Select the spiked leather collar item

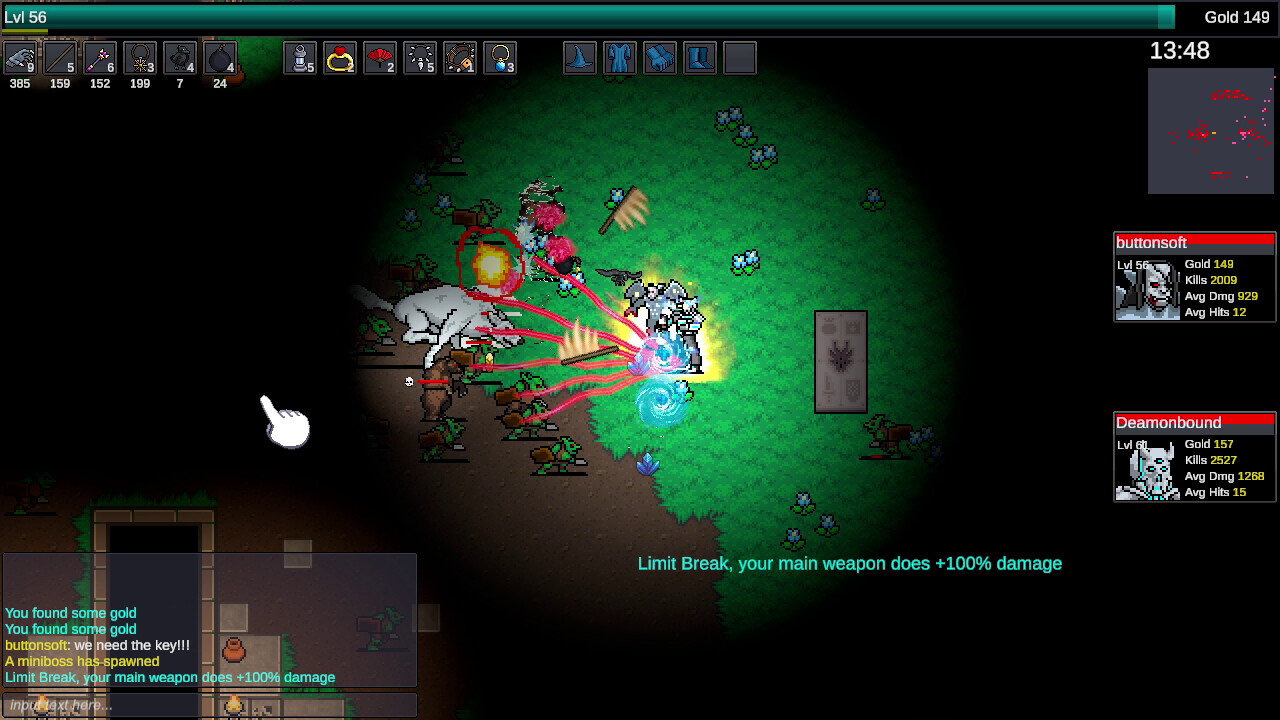[460, 58]
